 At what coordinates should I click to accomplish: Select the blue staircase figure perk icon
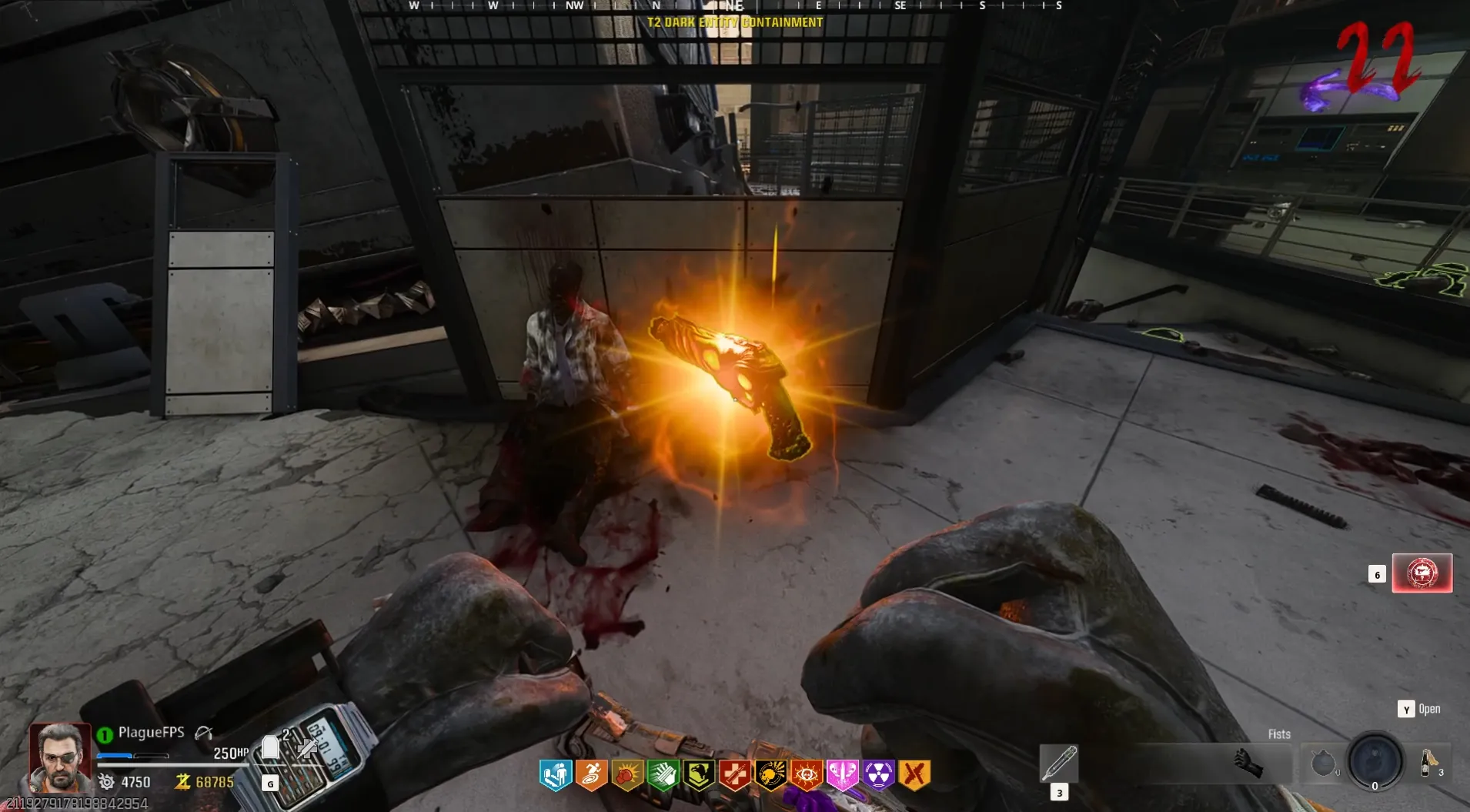555,775
